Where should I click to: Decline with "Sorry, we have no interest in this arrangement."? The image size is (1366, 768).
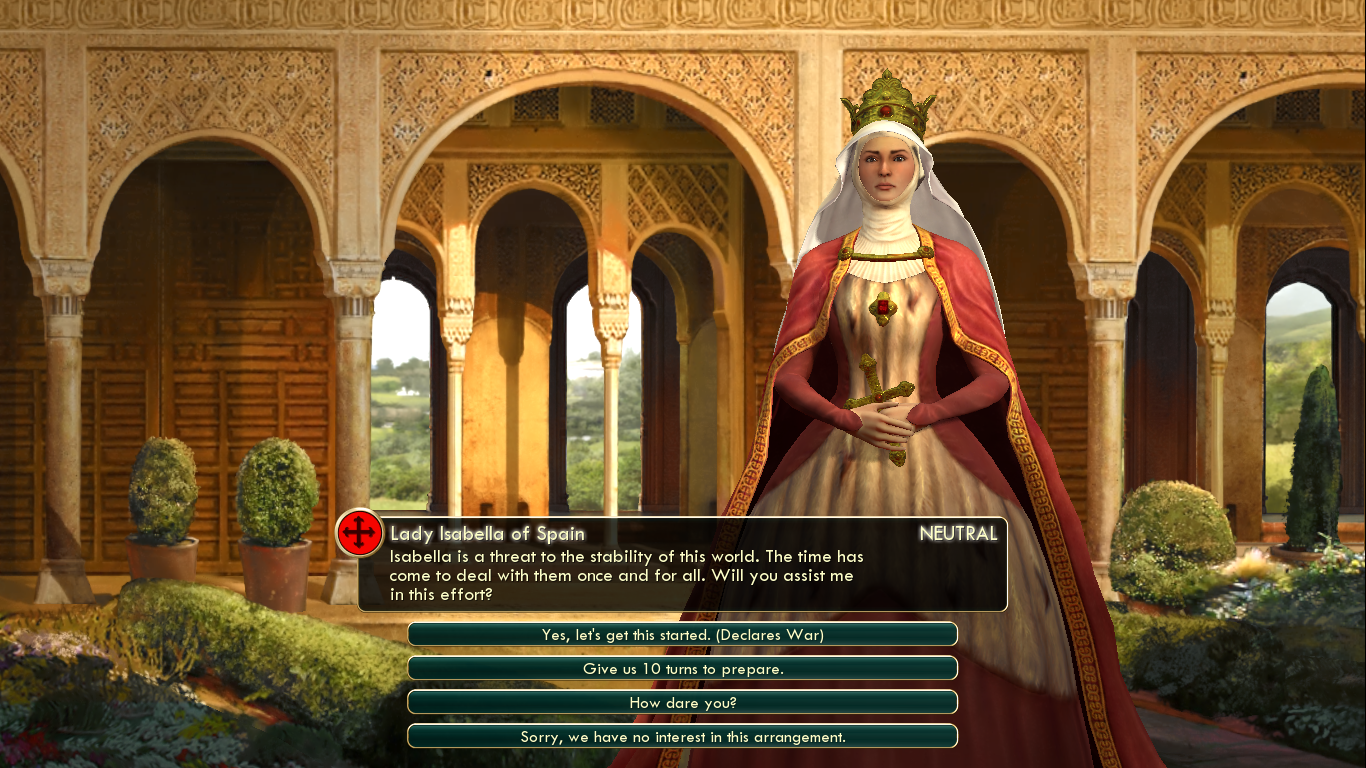coord(683,736)
